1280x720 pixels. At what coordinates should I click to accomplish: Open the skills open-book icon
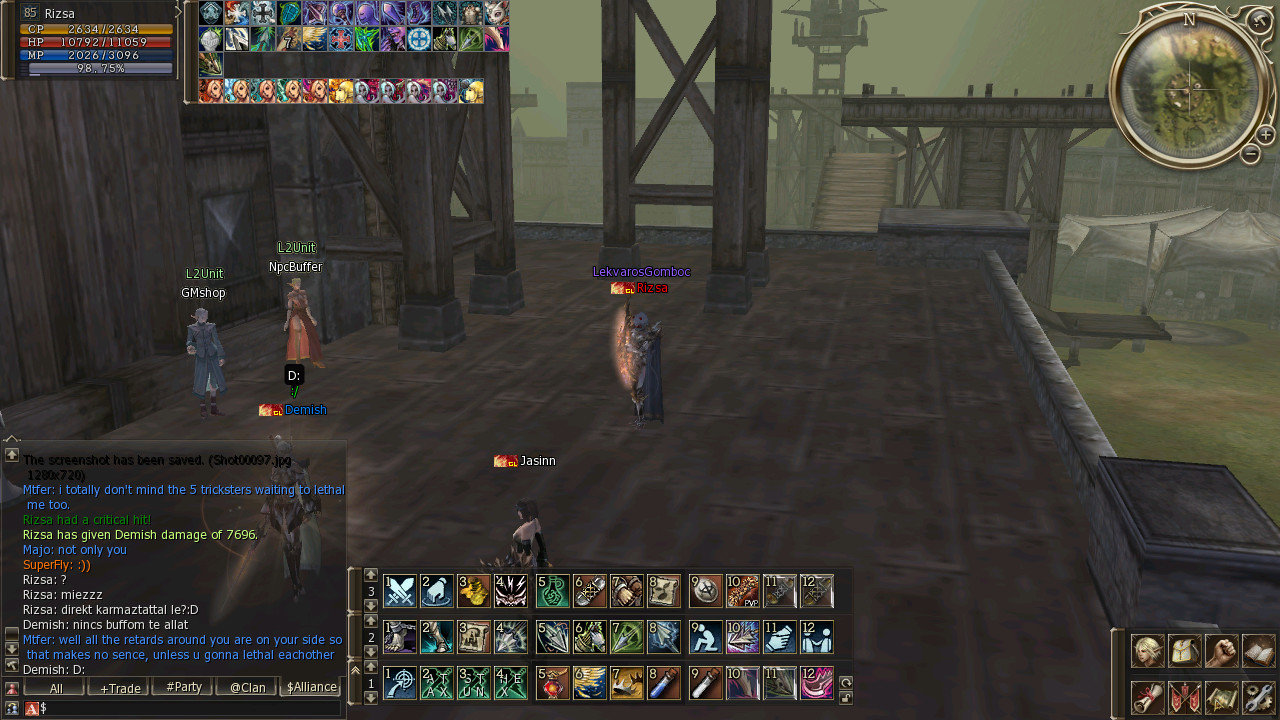tap(1258, 651)
